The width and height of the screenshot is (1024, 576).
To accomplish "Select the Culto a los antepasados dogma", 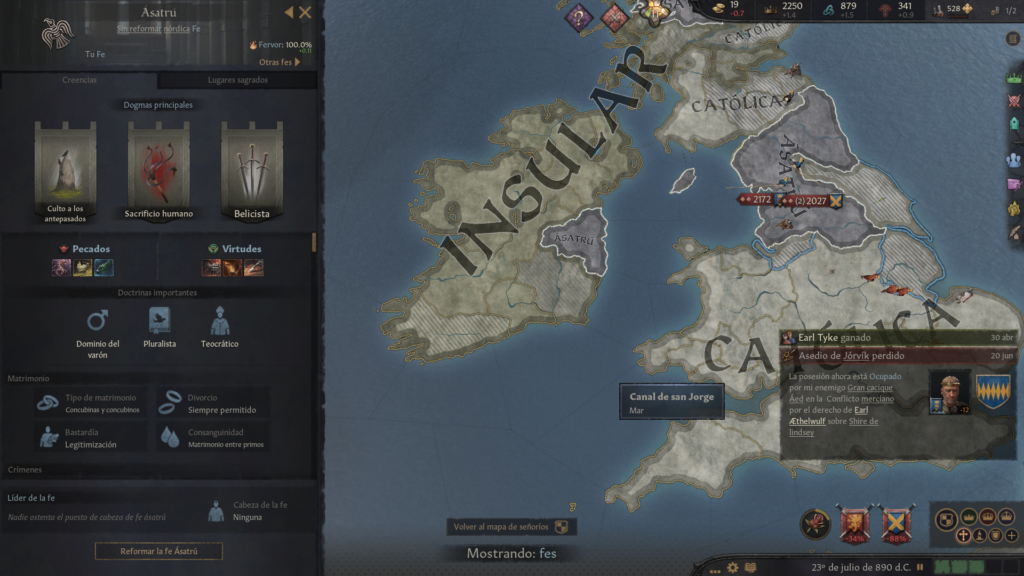I will click(x=63, y=168).
